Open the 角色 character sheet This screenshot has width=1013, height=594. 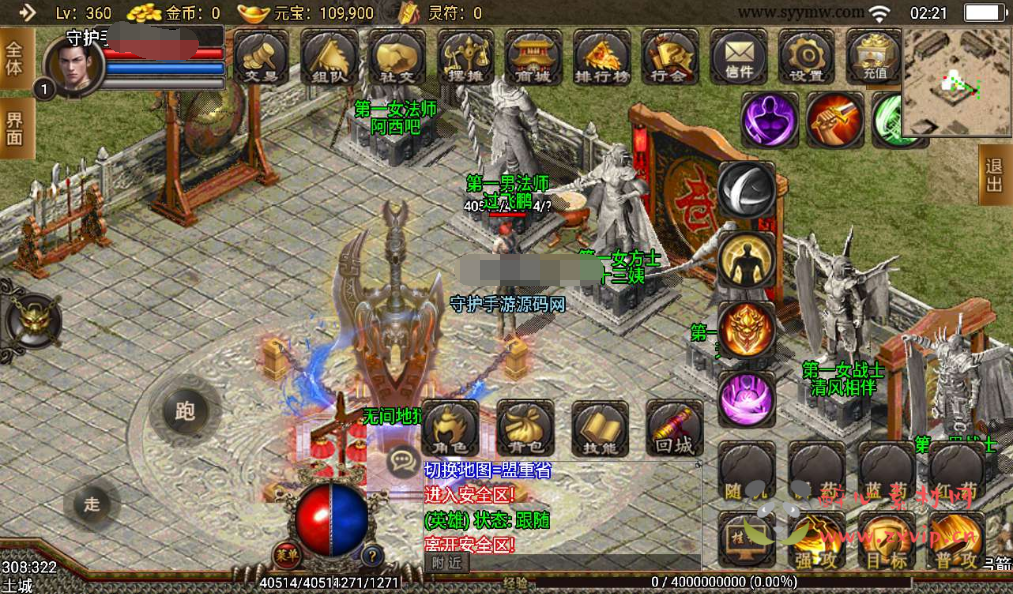click(450, 428)
